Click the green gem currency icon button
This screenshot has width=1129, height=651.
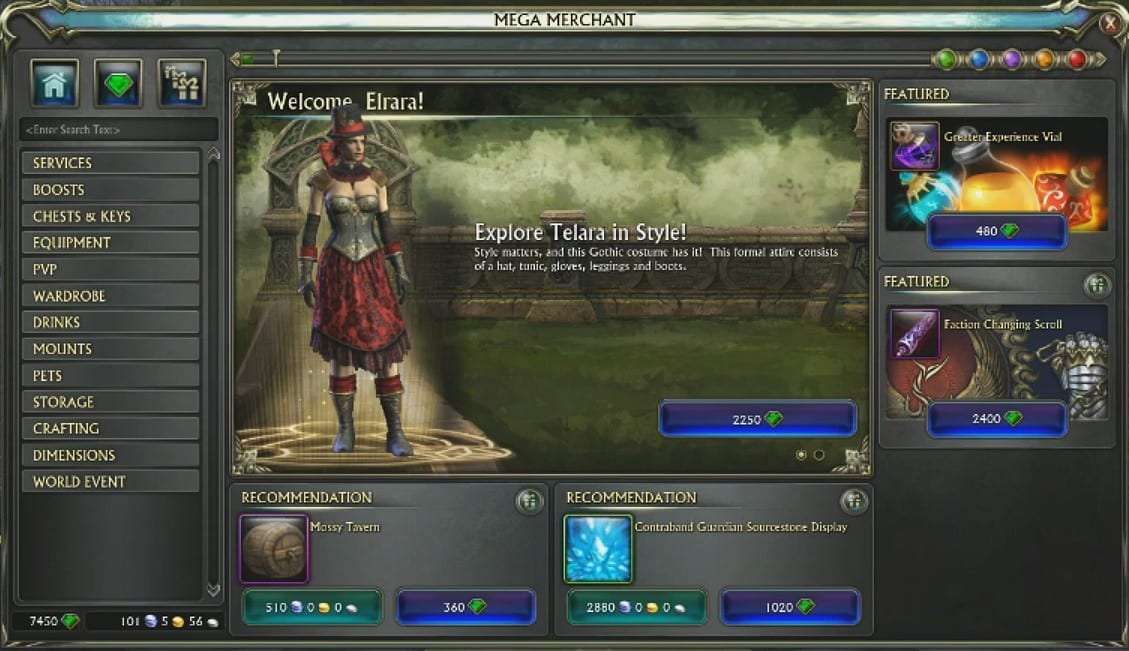pyautogui.click(x=118, y=84)
